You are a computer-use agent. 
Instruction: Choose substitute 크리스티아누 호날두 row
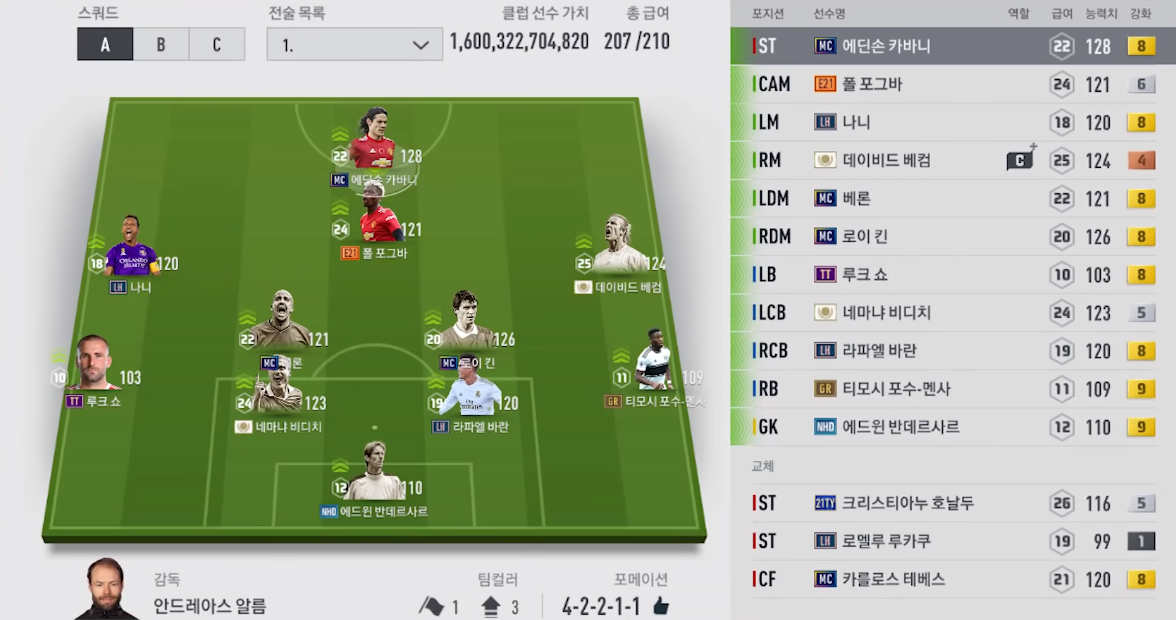coord(952,503)
